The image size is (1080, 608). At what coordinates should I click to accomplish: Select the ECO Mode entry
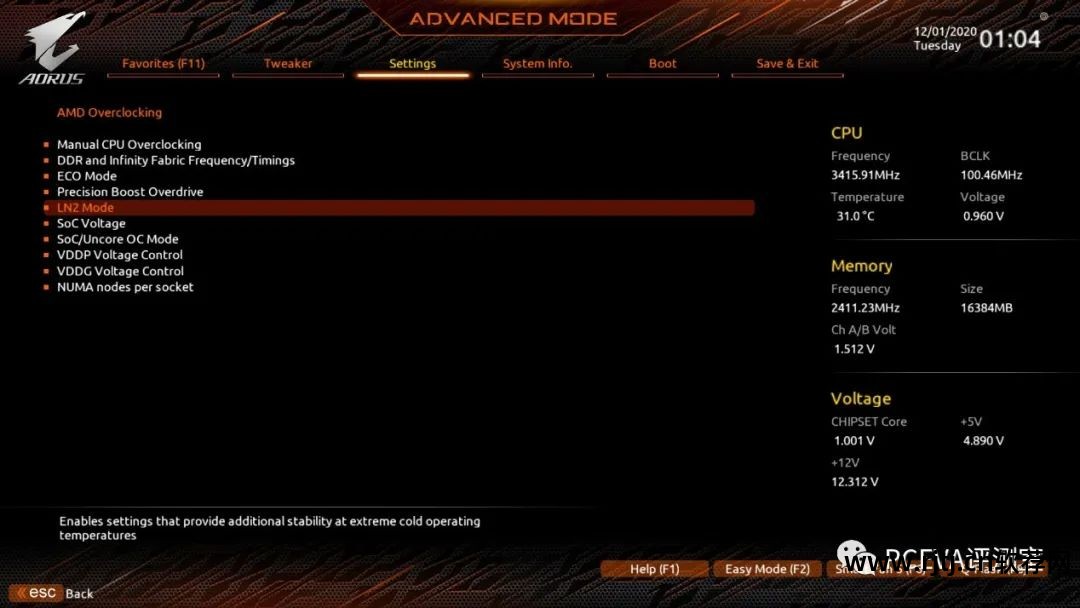coord(87,176)
